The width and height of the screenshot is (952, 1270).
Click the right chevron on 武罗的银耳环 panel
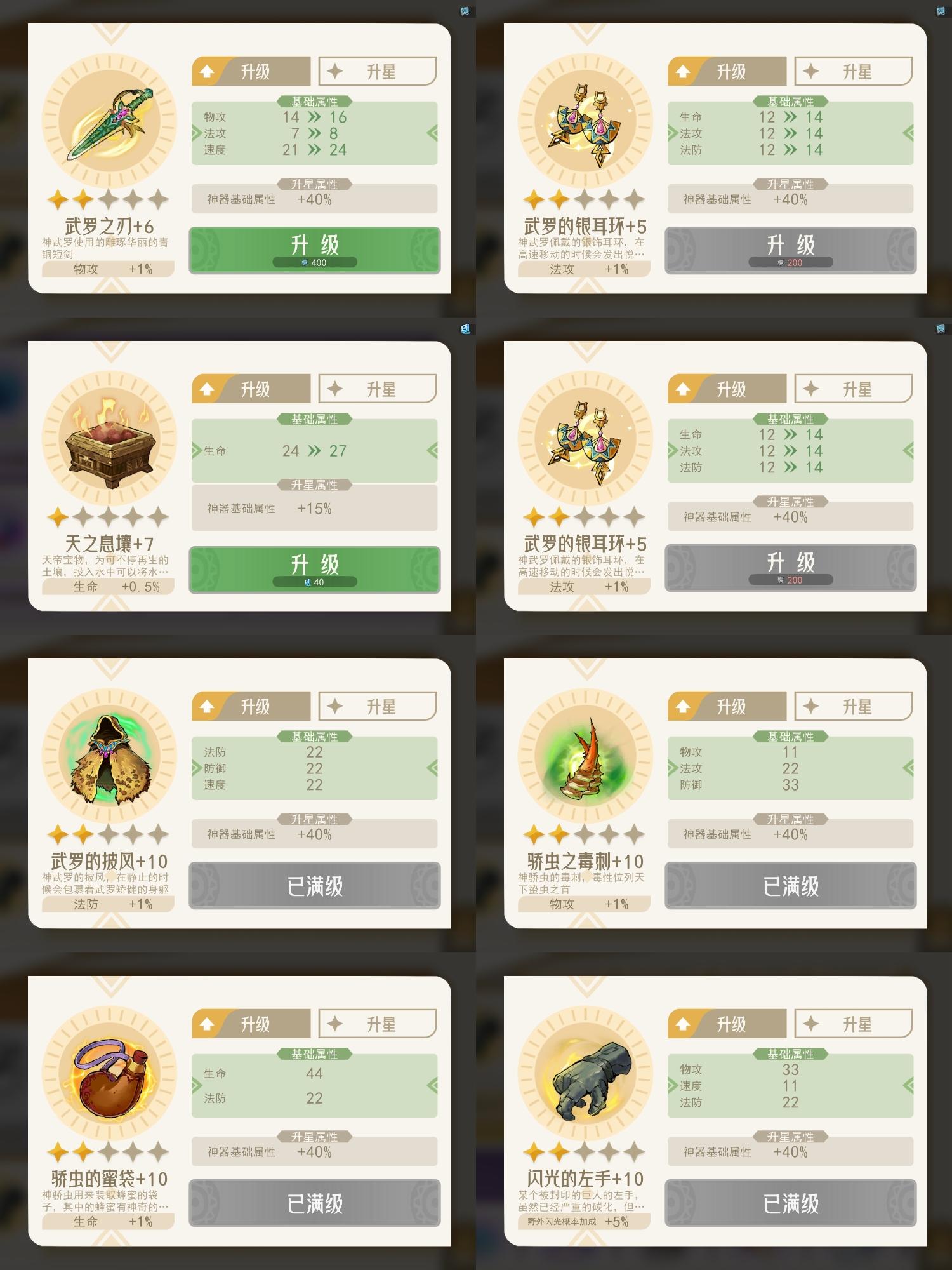click(x=908, y=134)
